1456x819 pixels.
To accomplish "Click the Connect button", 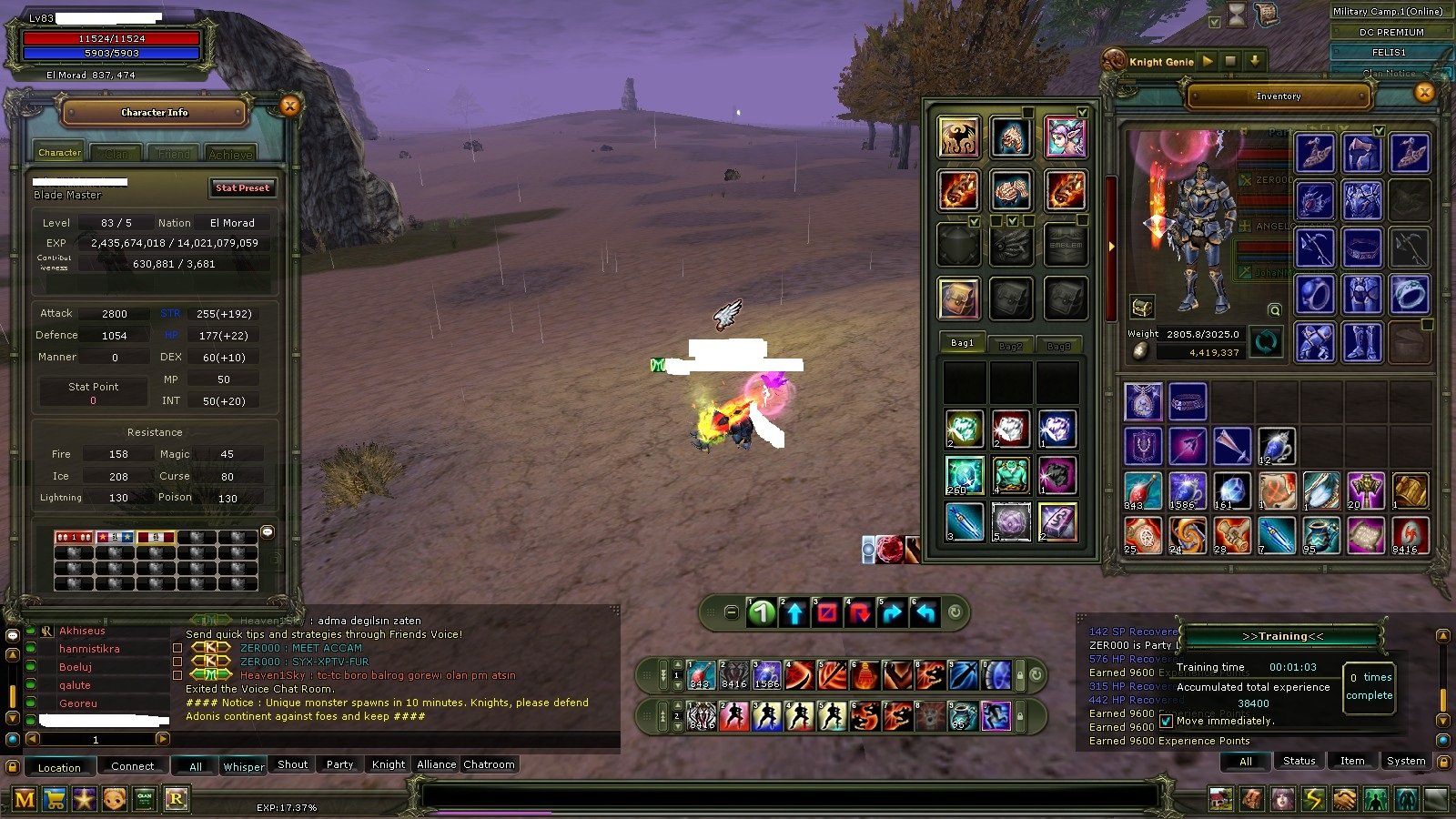I will tap(132, 766).
